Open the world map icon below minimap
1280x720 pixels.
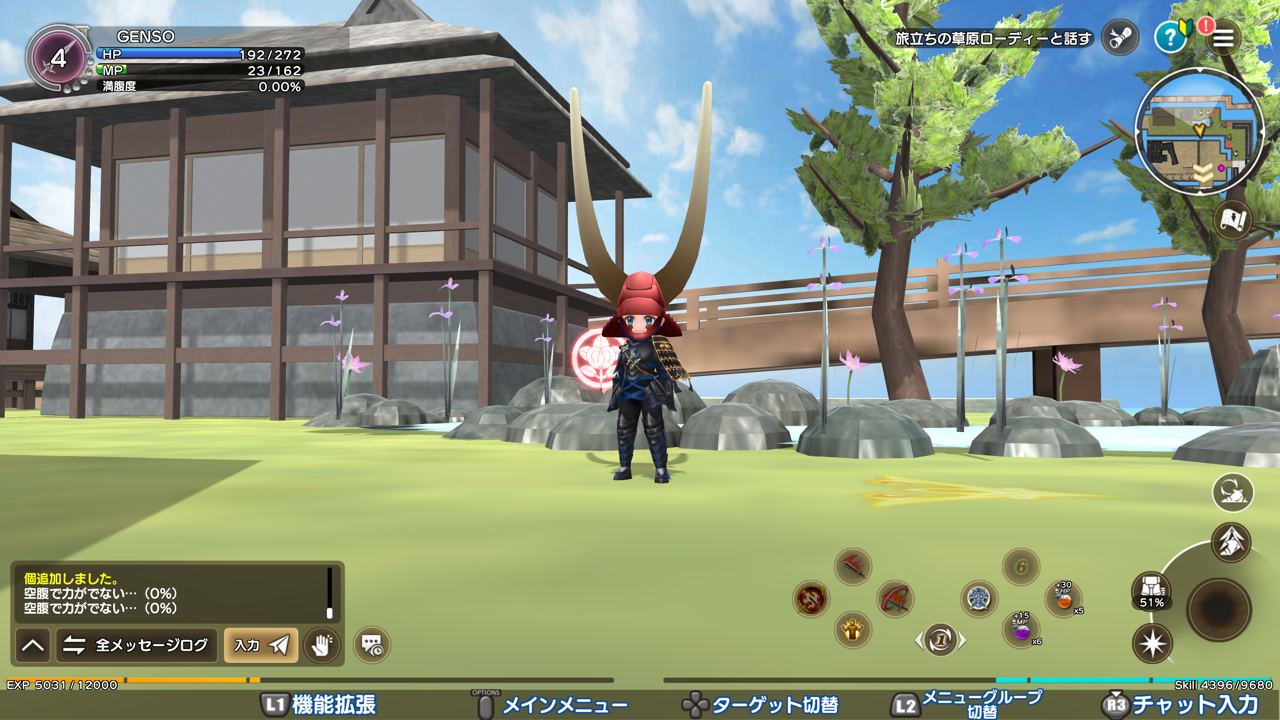(x=1234, y=219)
